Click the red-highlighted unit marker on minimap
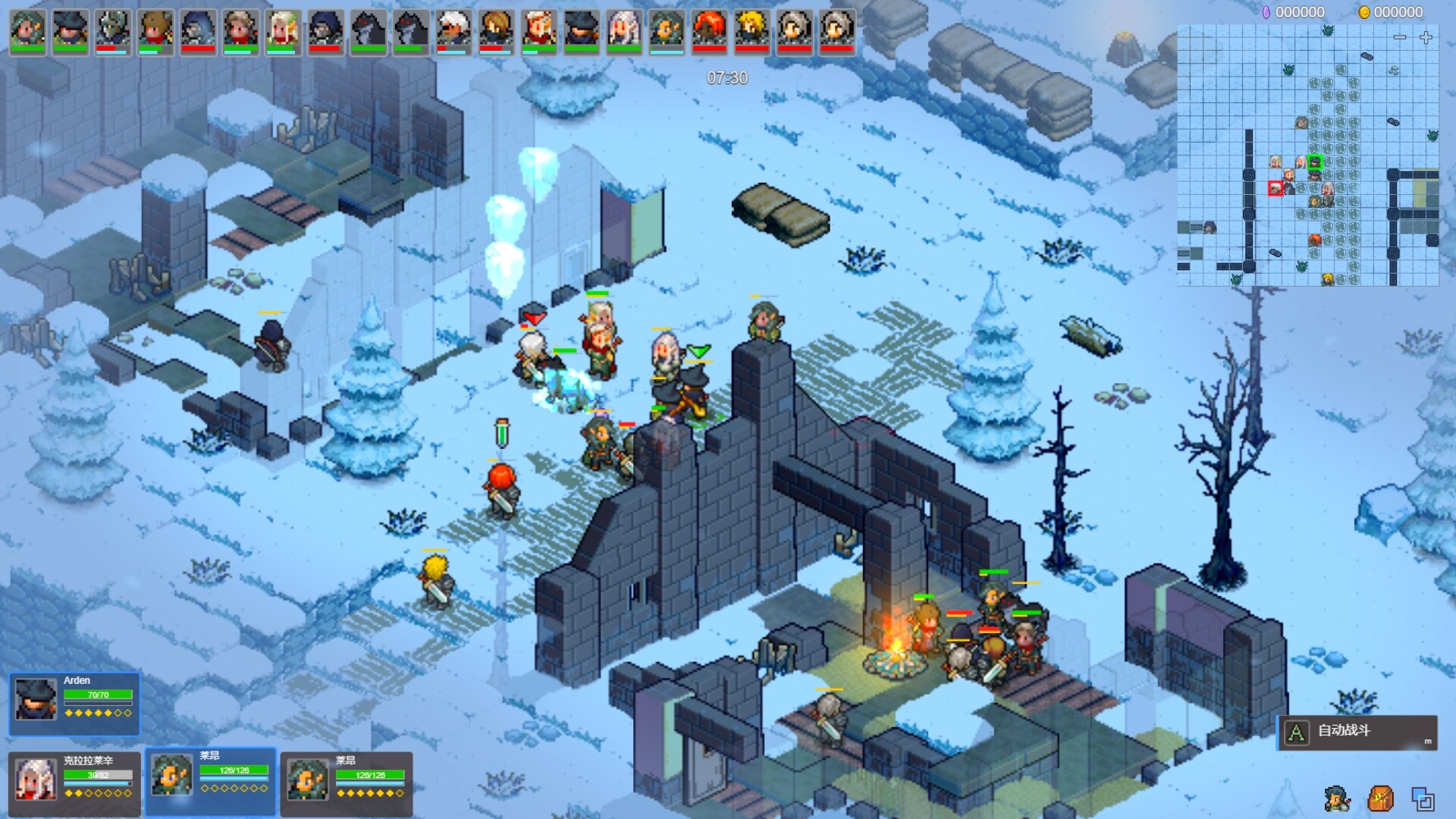 tap(1276, 187)
